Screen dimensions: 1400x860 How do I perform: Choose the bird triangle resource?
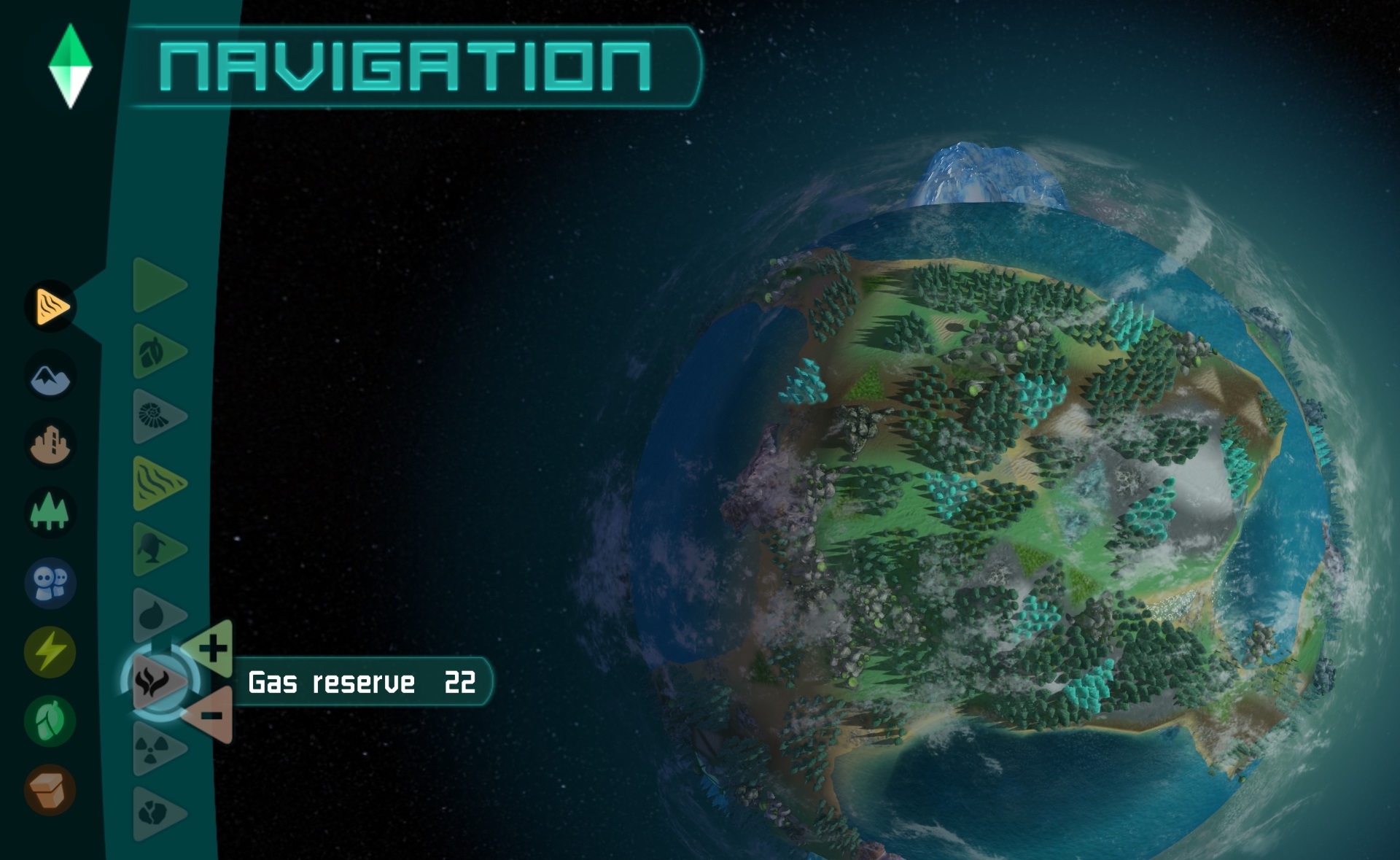click(155, 549)
